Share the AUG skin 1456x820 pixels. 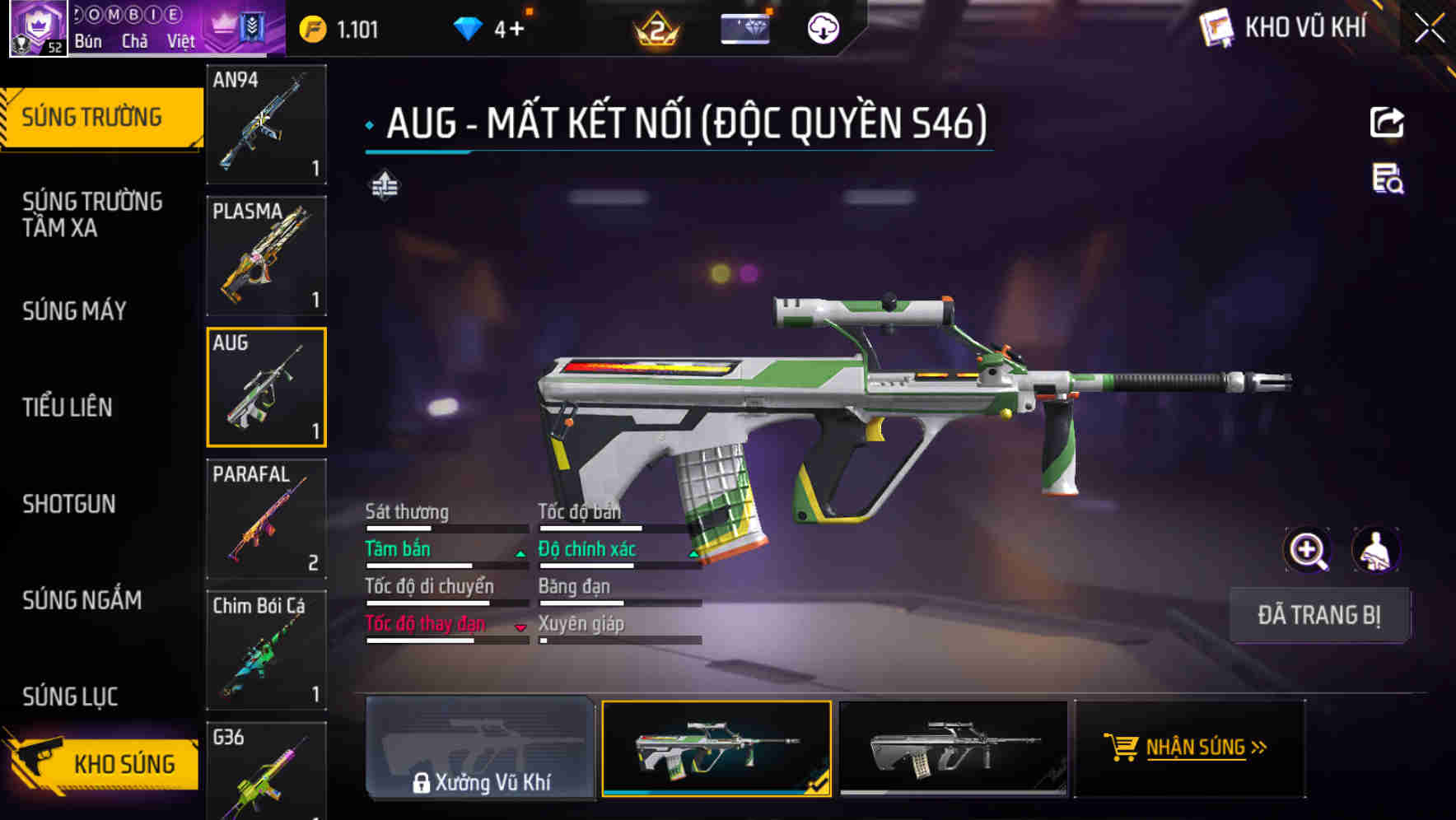click(x=1387, y=123)
